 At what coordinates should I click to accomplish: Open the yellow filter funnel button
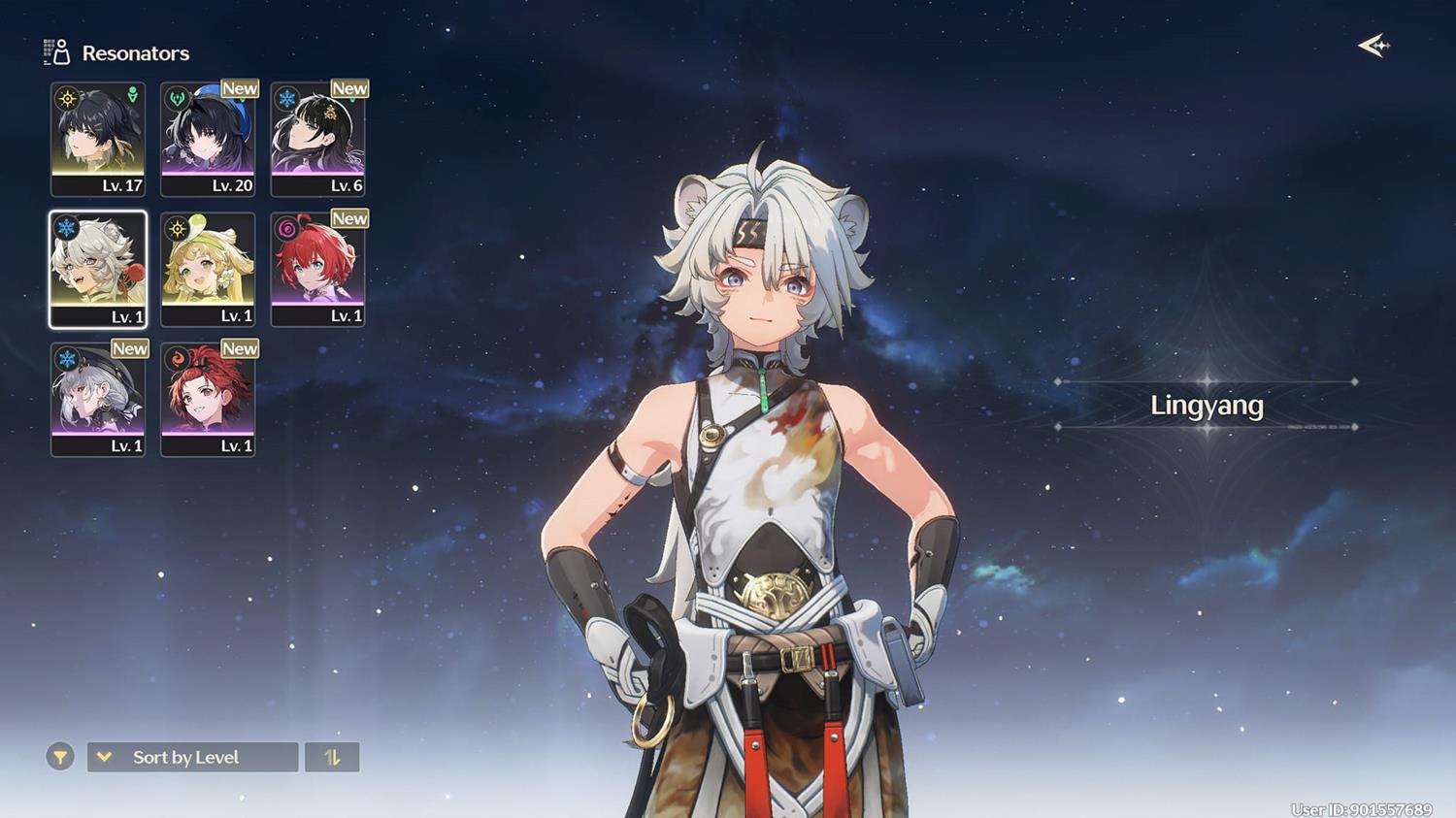point(60,757)
